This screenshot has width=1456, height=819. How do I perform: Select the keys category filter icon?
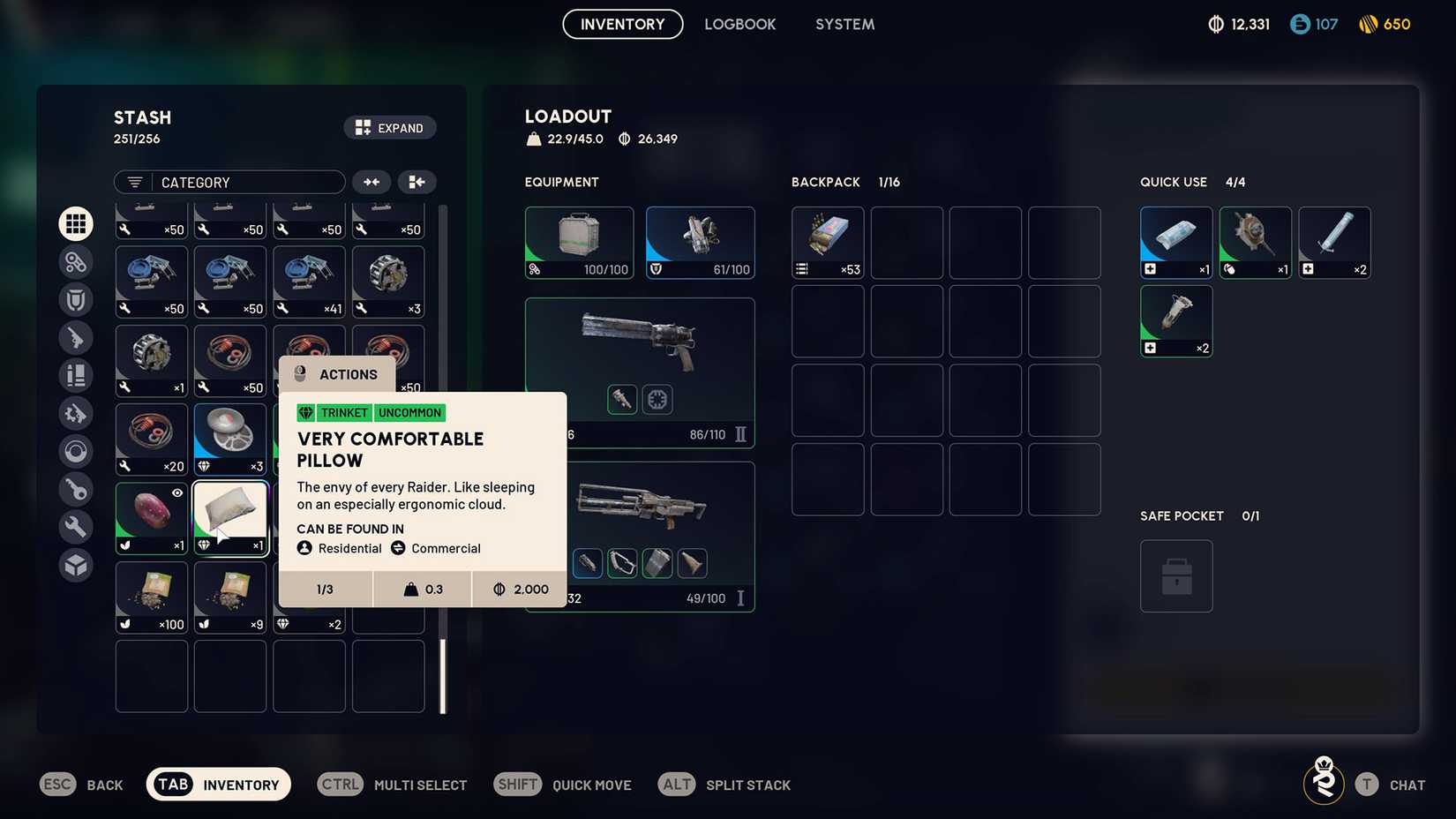(x=76, y=490)
